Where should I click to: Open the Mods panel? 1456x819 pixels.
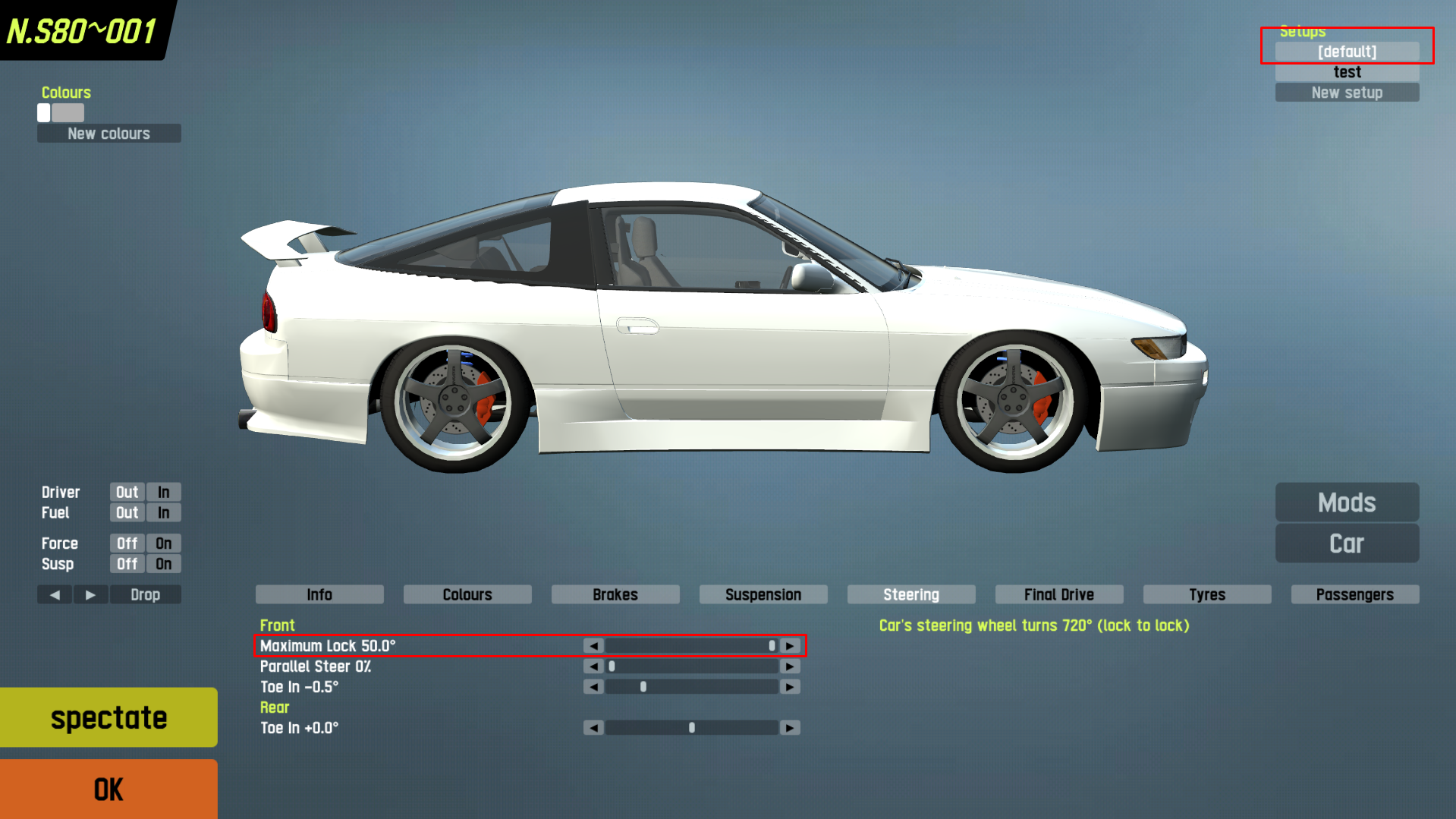coord(1347,502)
